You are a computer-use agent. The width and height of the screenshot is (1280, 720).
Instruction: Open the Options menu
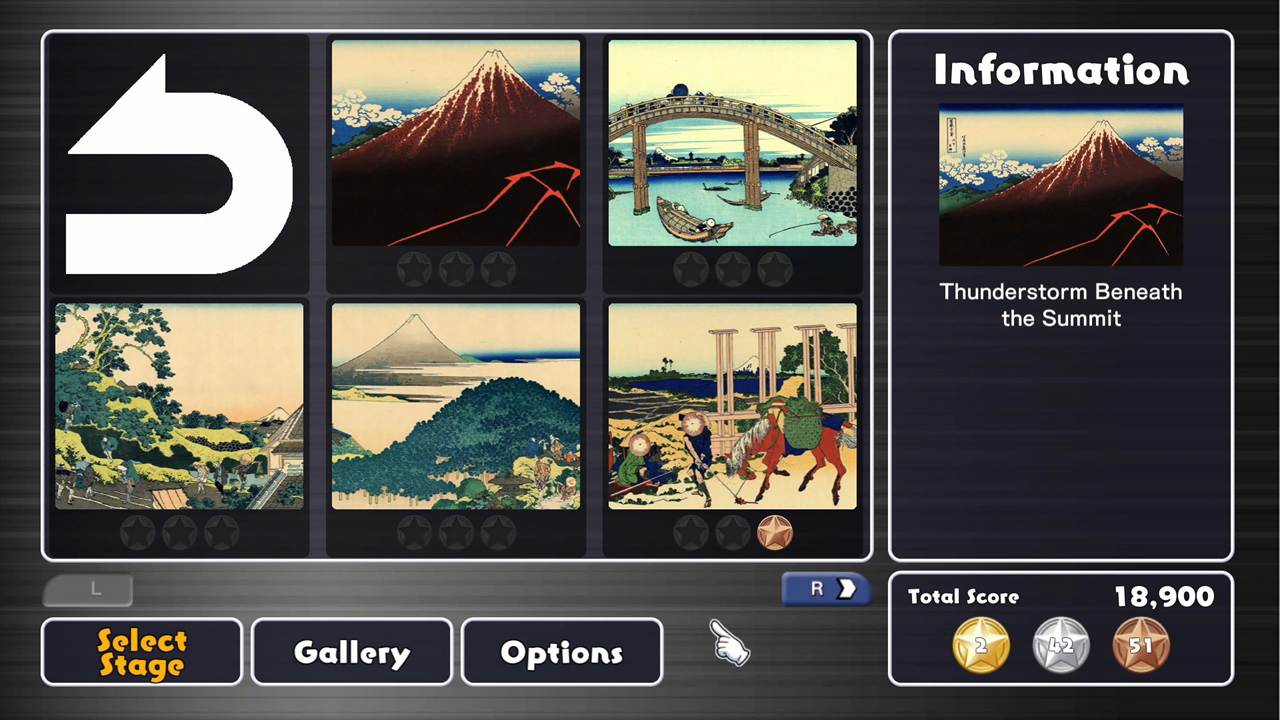point(561,652)
